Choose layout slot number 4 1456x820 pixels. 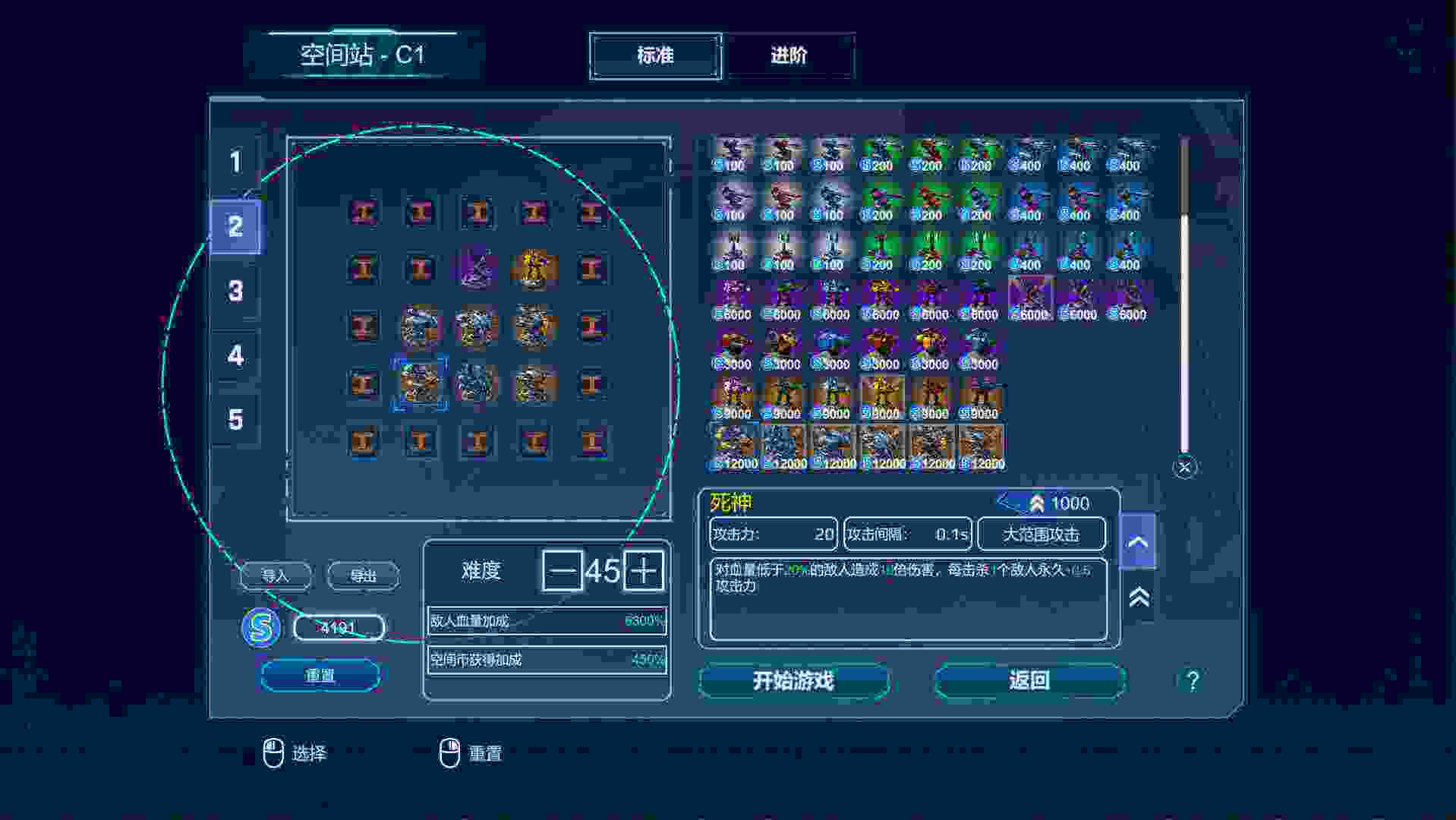pos(235,355)
